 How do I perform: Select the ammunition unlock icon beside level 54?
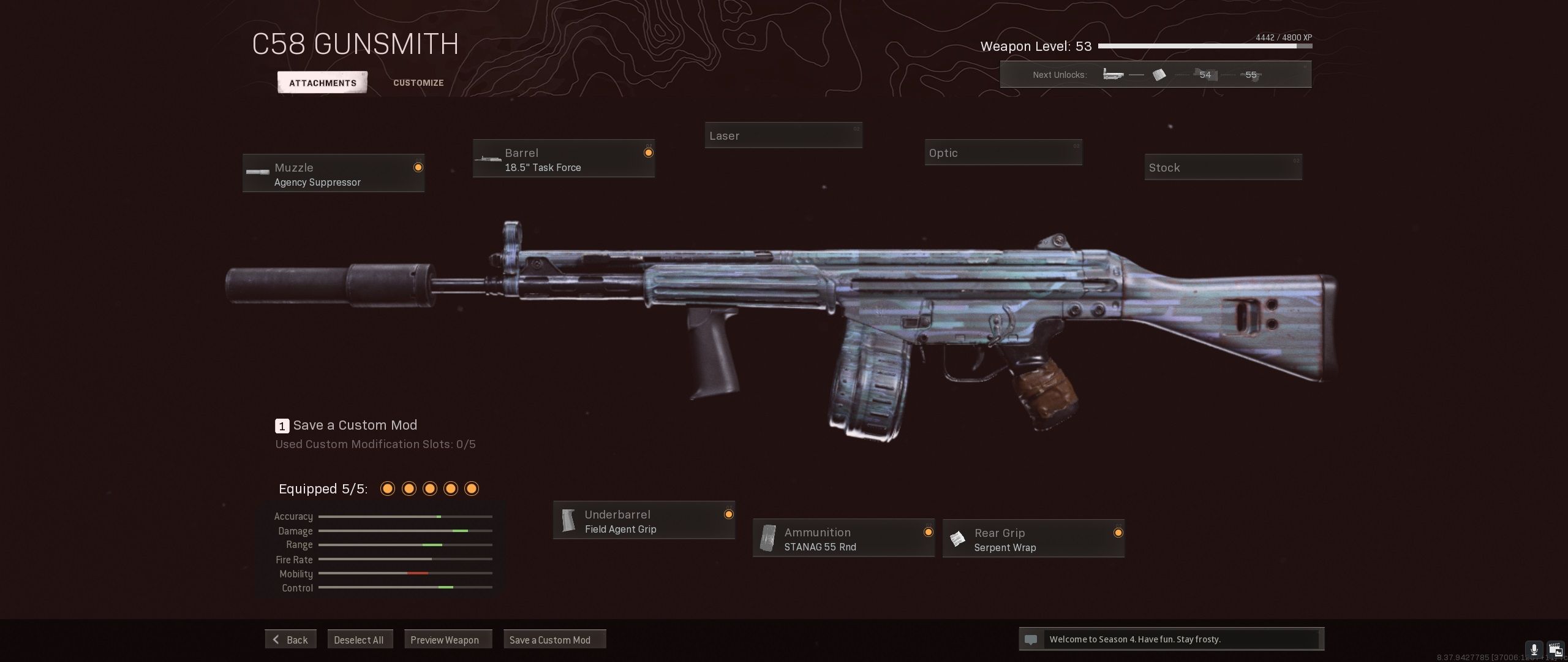pyautogui.click(x=1158, y=75)
